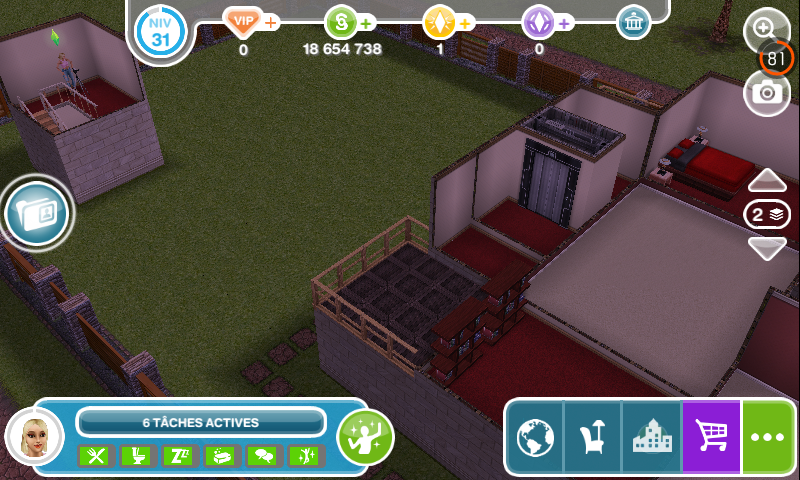This screenshot has height=480, width=800.
Task: Take a snapshot with the camera button
Action: point(767,93)
